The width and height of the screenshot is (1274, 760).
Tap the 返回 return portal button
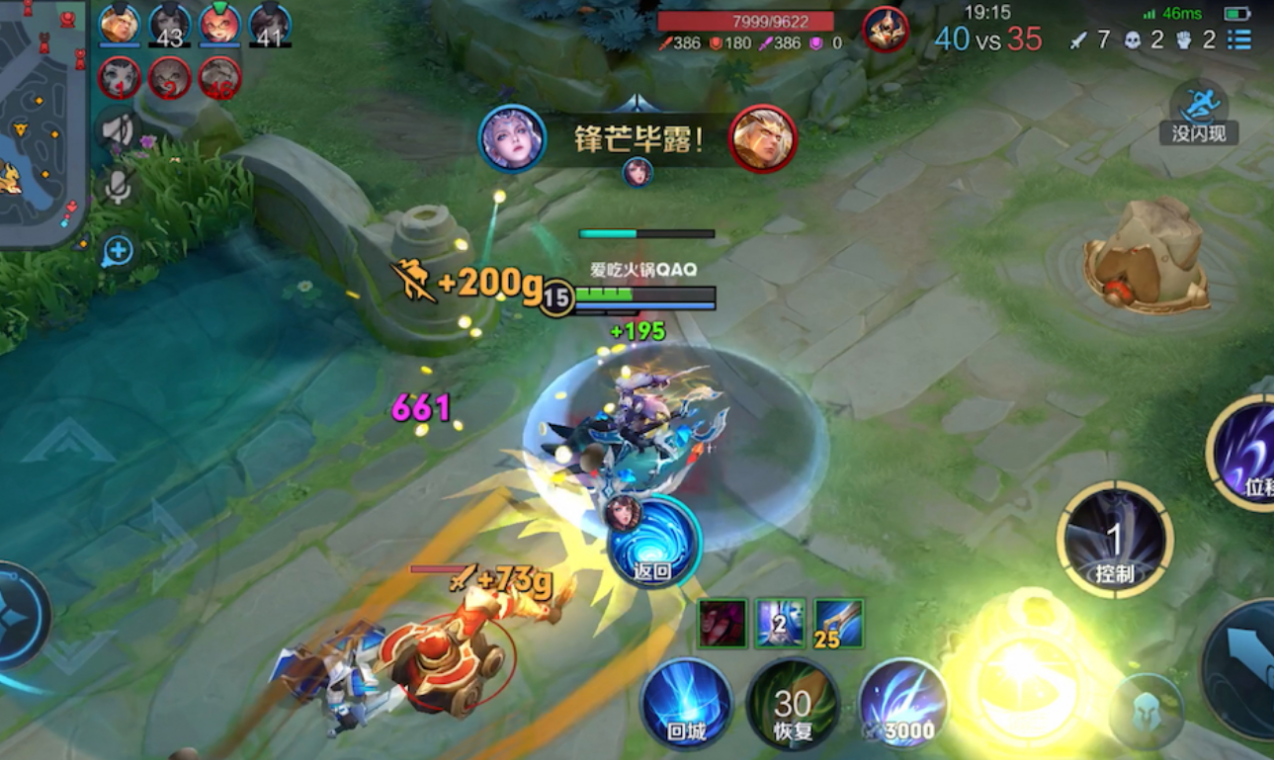tap(653, 541)
